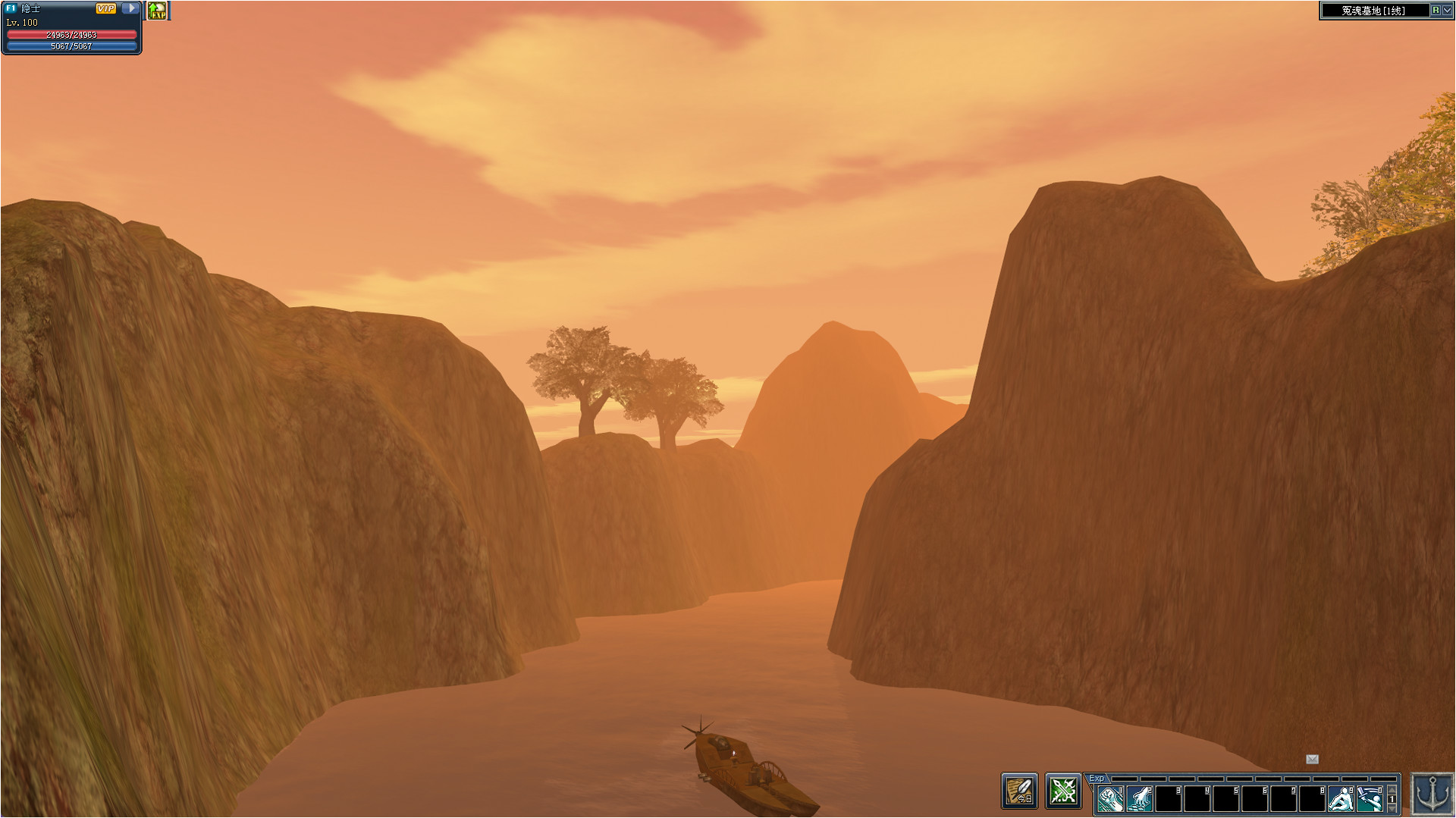Click the red HP bar showing 24963/24963
Image resolution: width=1456 pixels, height=818 pixels.
[72, 34]
